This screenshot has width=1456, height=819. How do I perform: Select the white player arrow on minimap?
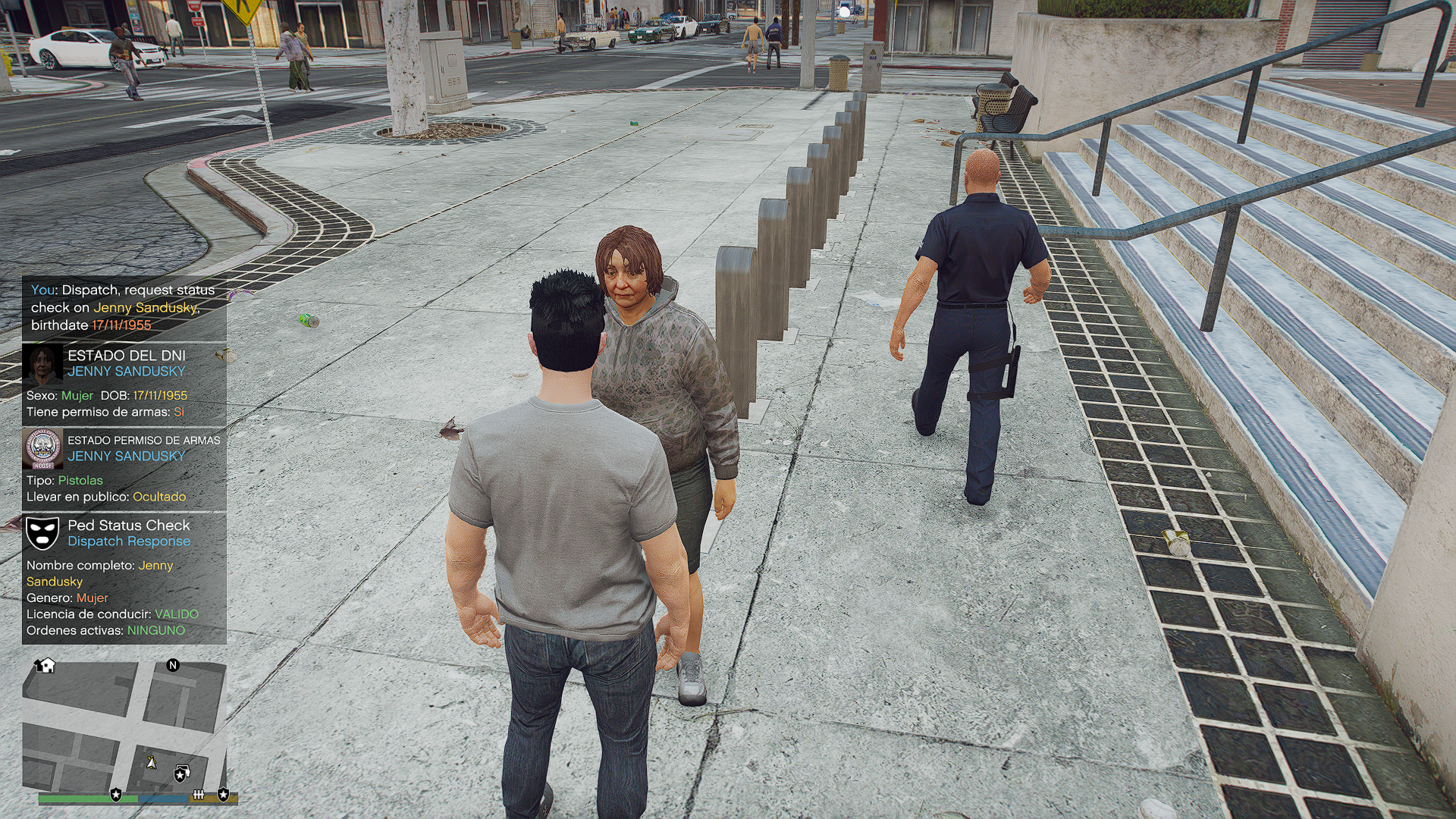[x=152, y=761]
